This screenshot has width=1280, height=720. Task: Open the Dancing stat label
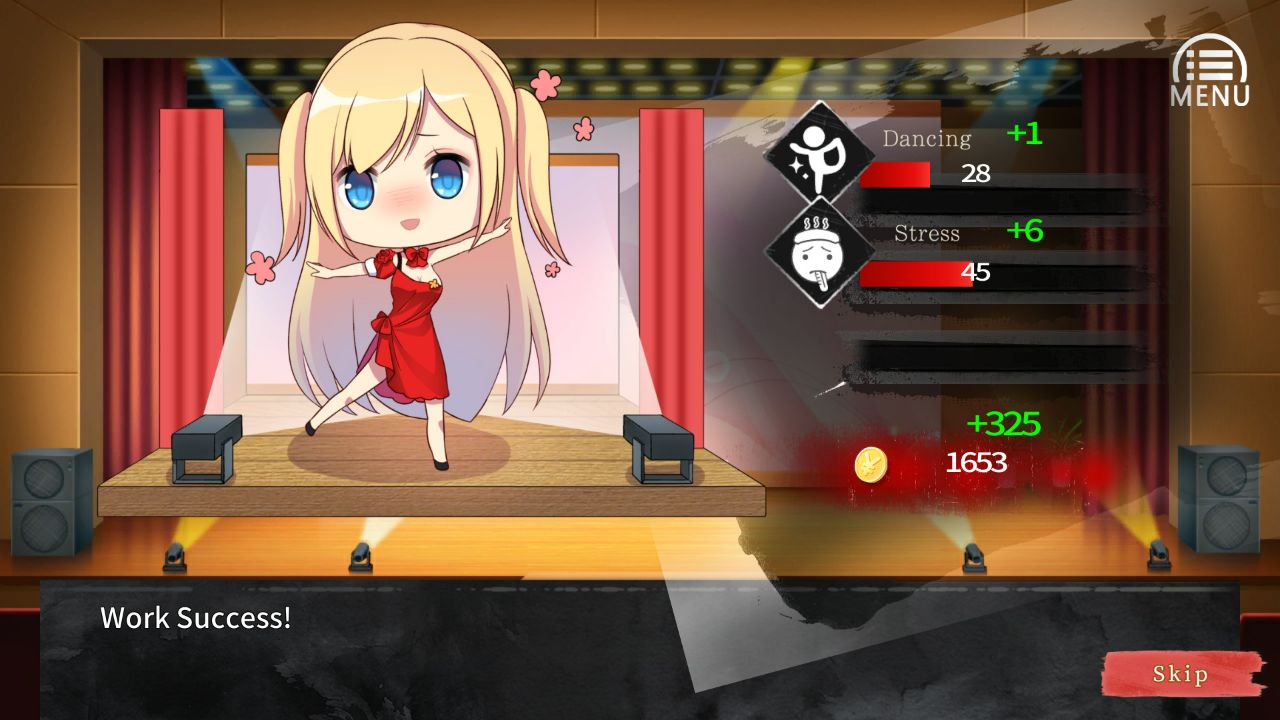coord(928,138)
